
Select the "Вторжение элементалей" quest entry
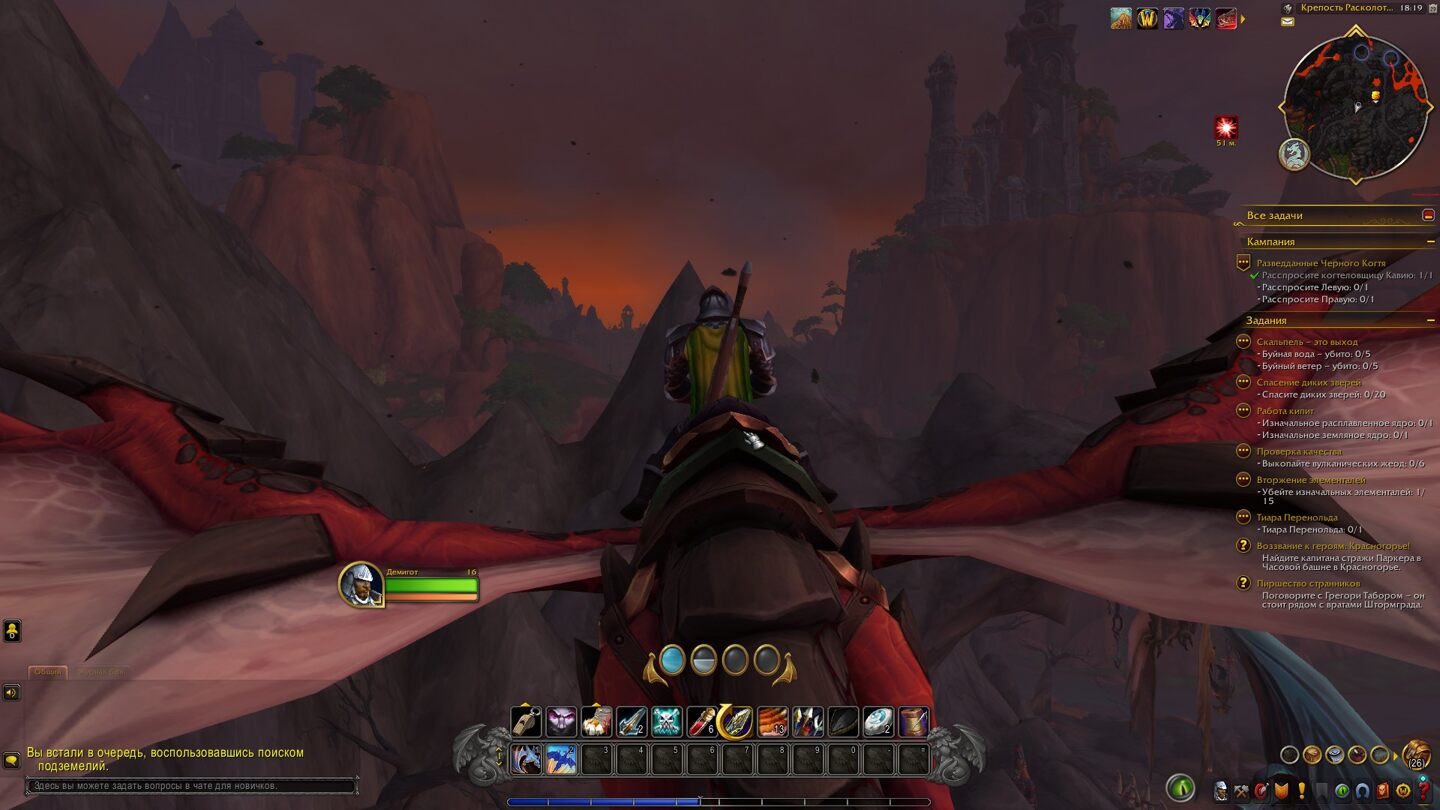click(1310, 480)
